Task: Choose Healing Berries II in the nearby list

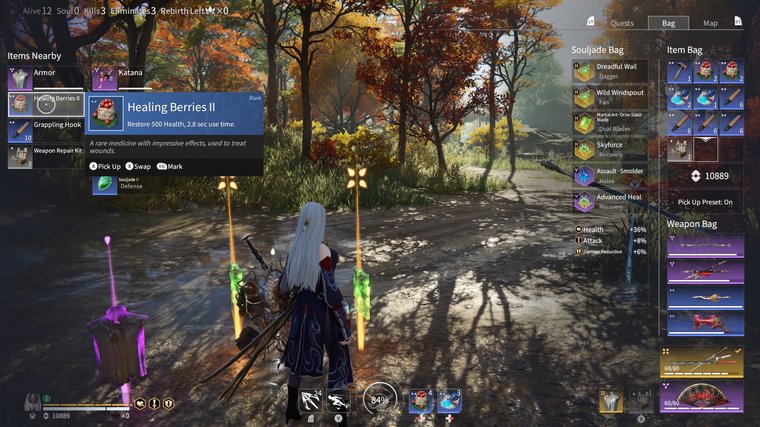Action: (x=46, y=103)
